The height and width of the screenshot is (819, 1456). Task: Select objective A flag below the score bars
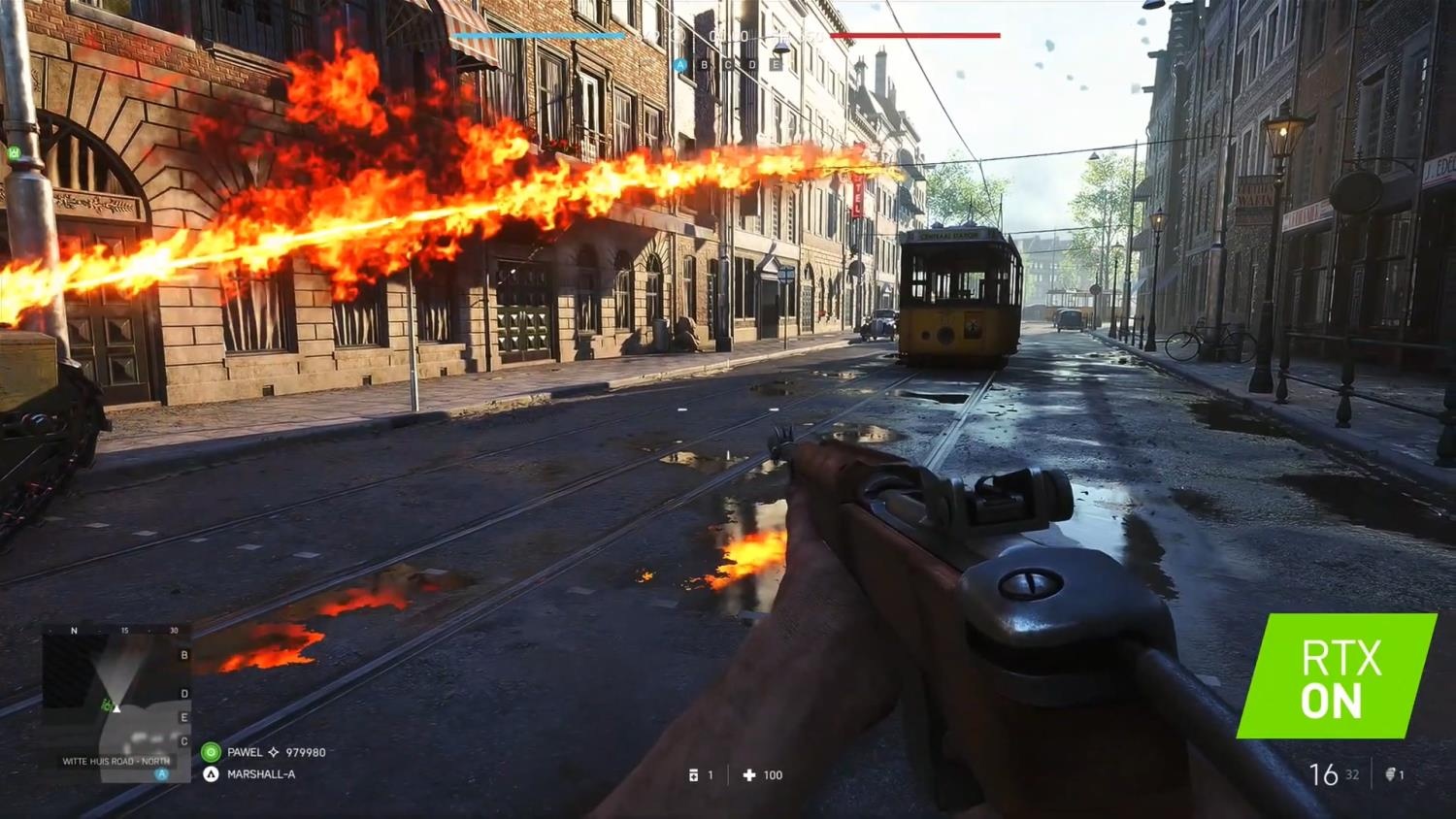[x=680, y=65]
